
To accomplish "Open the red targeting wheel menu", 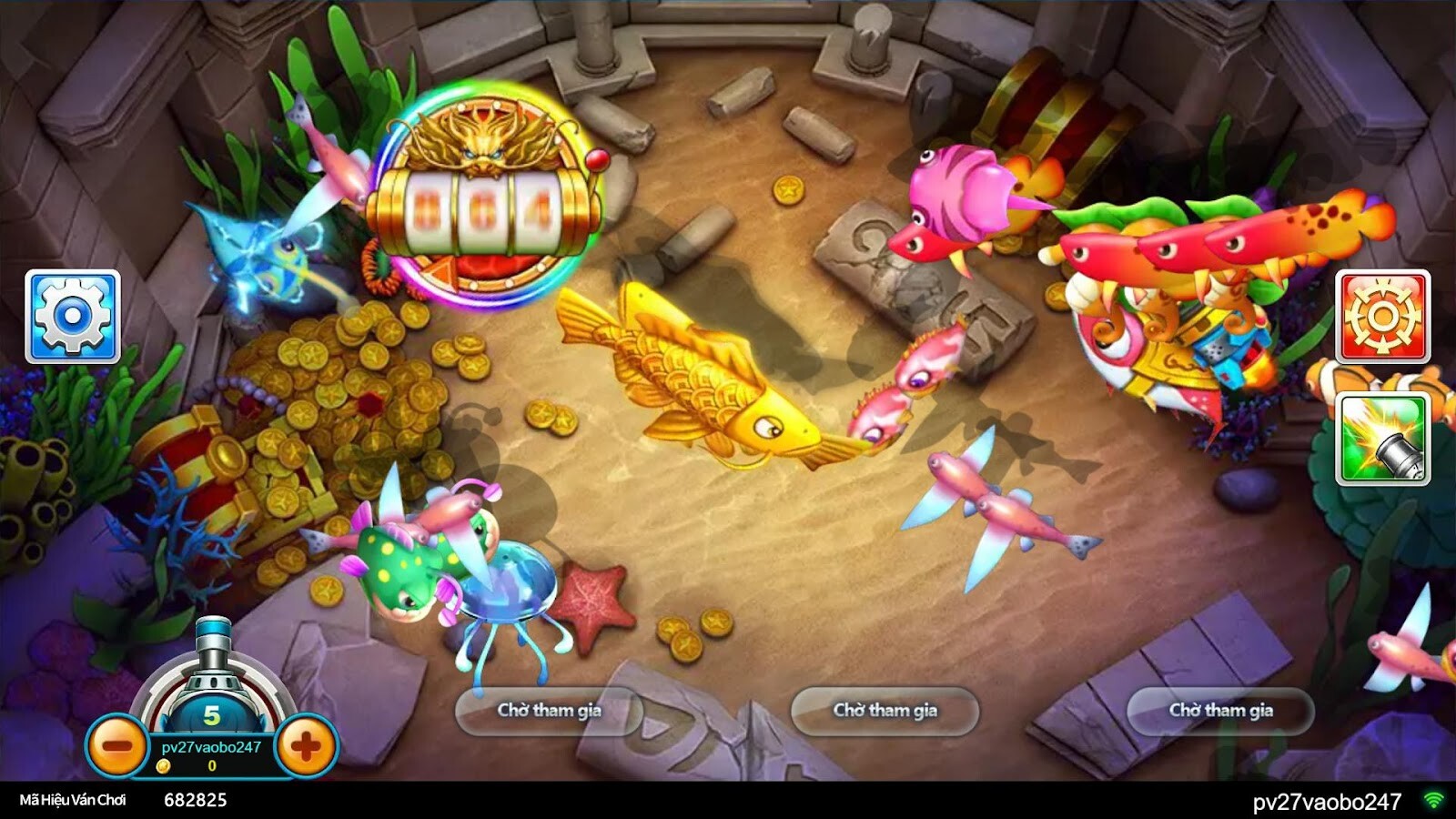I will click(x=1381, y=316).
